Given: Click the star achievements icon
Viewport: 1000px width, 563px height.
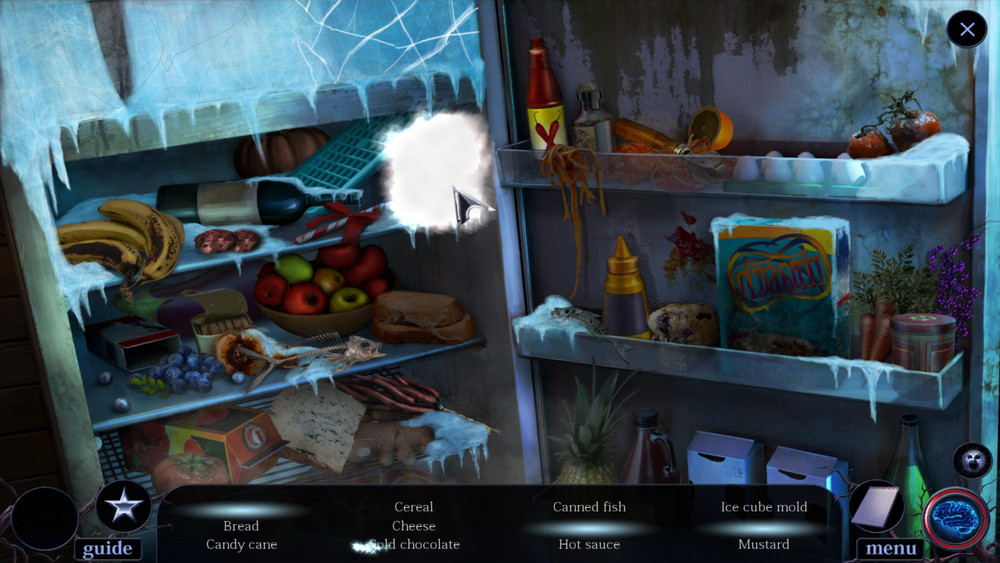Looking at the screenshot, I should pyautogui.click(x=124, y=508).
